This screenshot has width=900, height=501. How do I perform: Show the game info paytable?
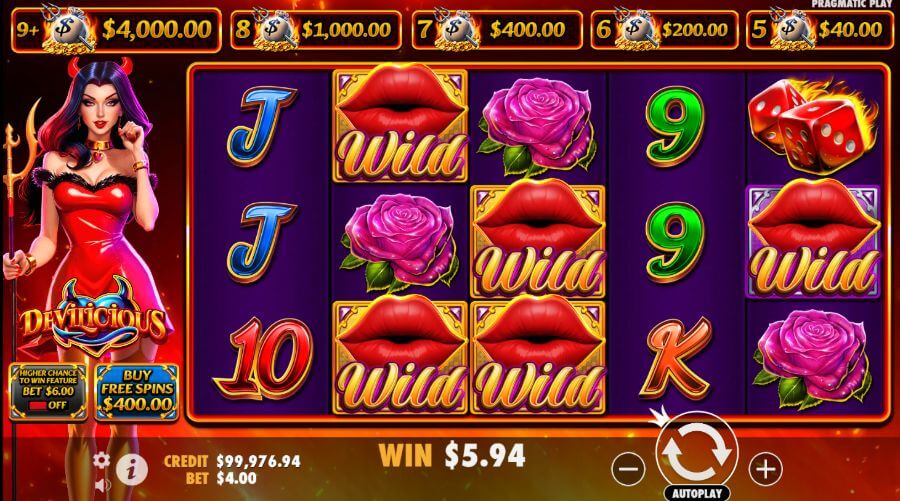pyautogui.click(x=130, y=466)
